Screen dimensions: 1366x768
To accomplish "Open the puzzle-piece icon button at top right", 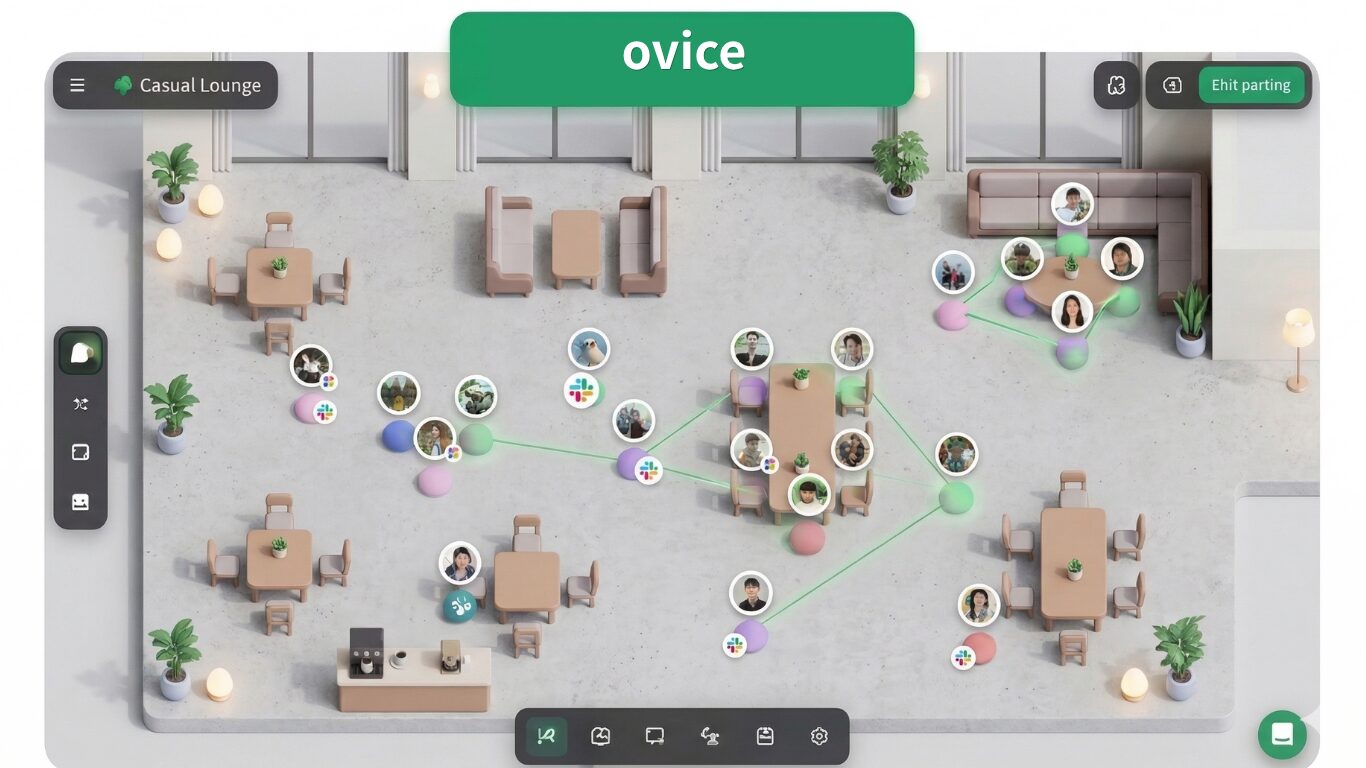I will [1116, 86].
